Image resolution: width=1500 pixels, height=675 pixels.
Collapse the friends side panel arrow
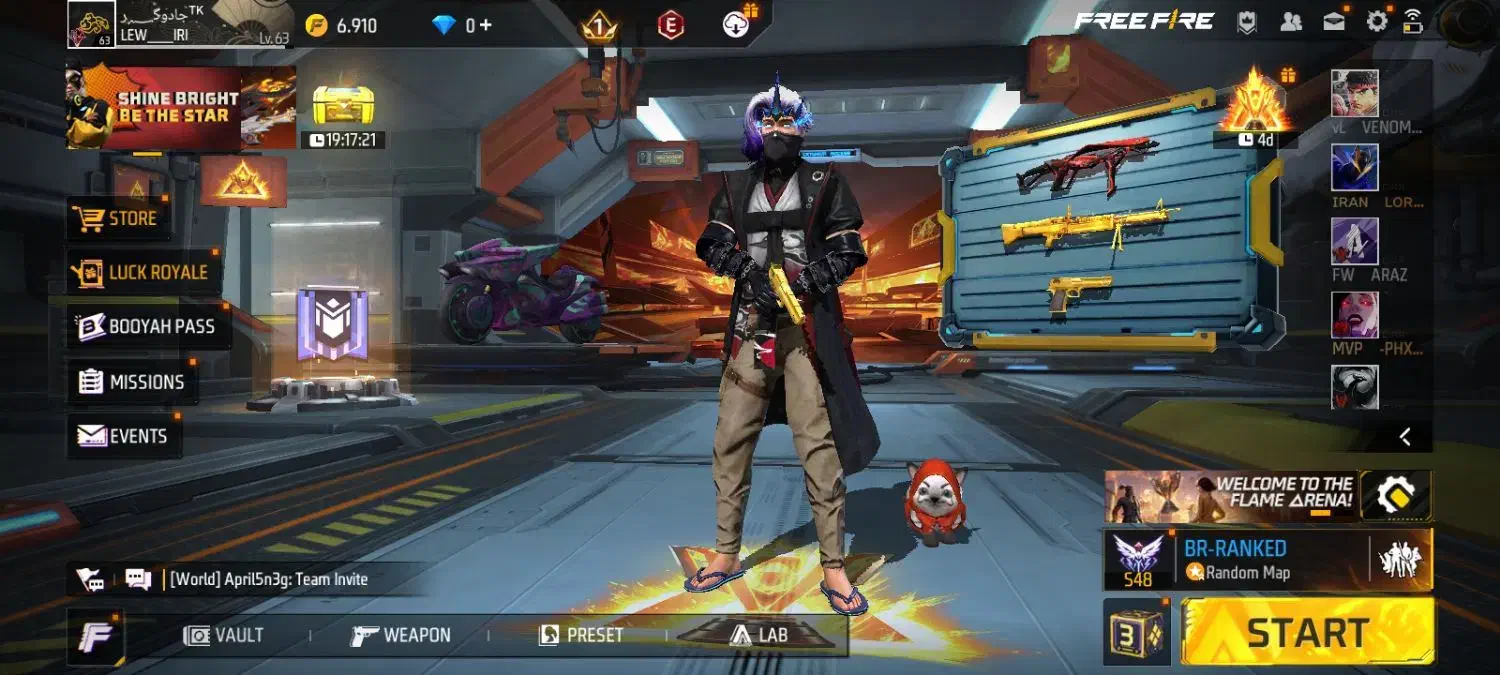pos(1405,436)
